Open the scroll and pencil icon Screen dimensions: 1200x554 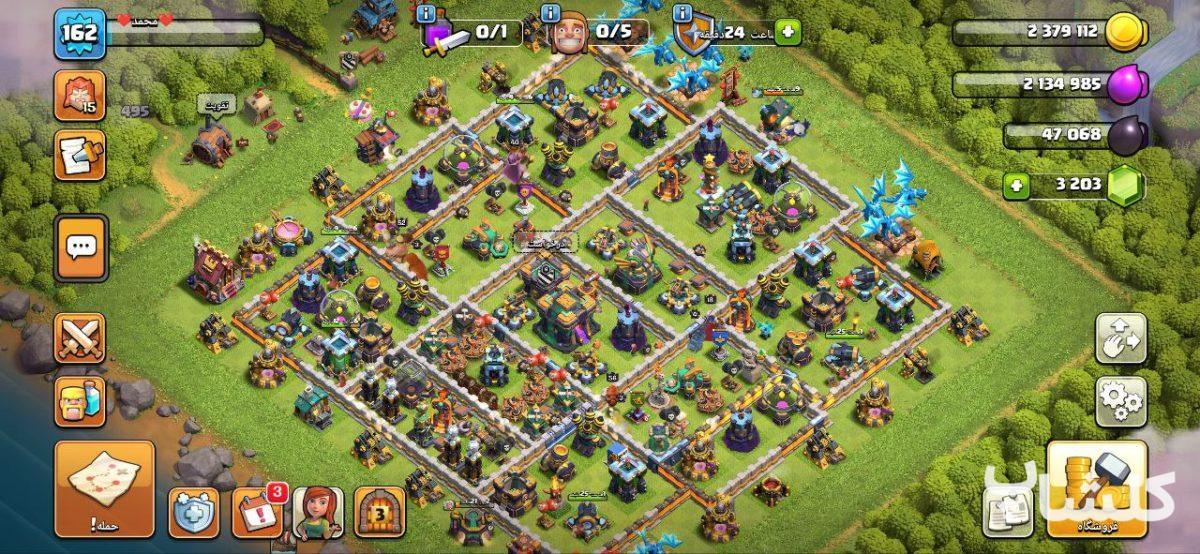80,156
